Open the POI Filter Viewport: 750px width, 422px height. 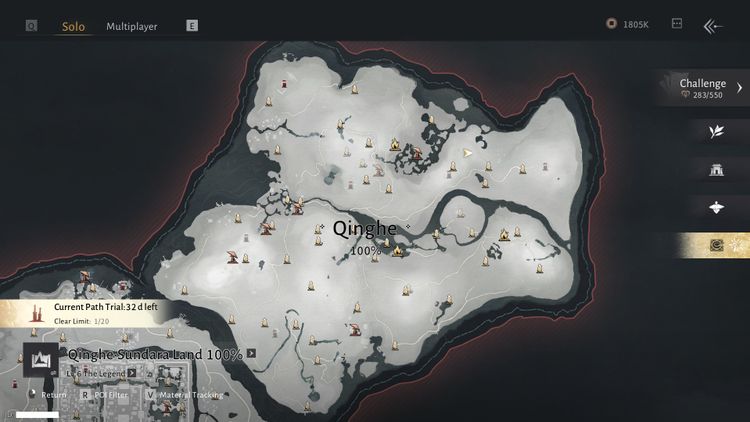(x=107, y=395)
